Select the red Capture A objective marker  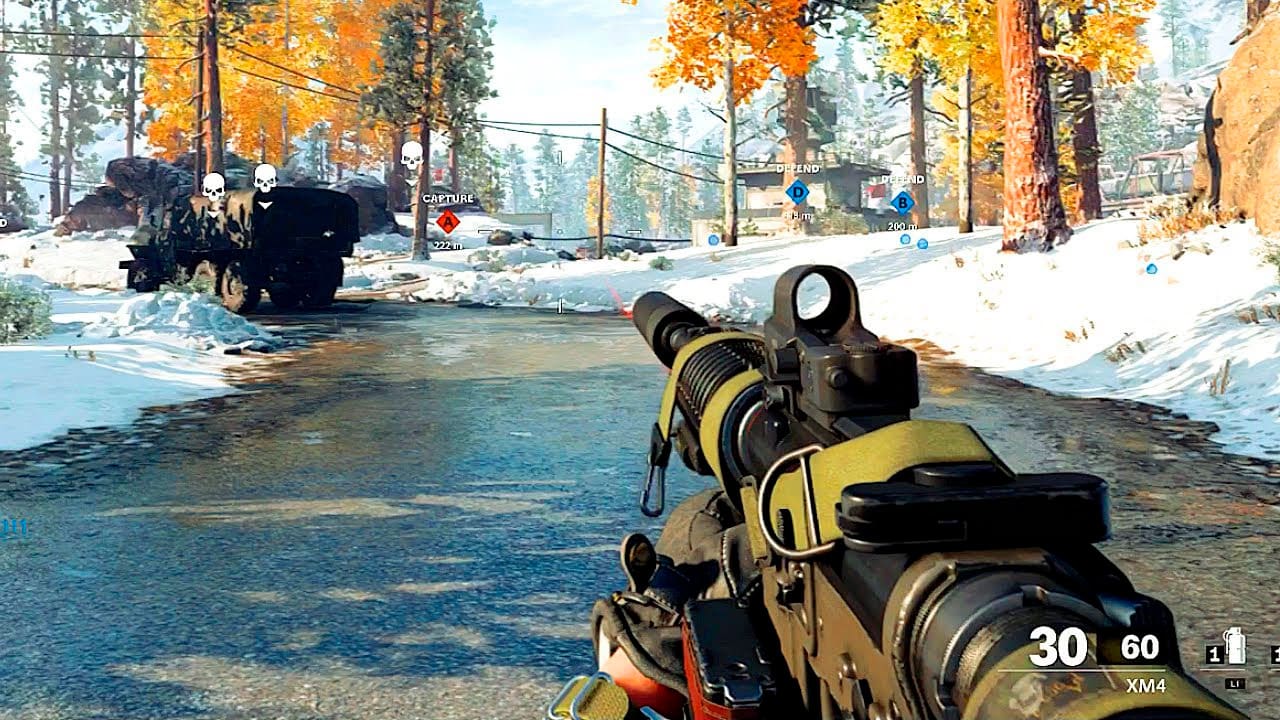coord(448,221)
